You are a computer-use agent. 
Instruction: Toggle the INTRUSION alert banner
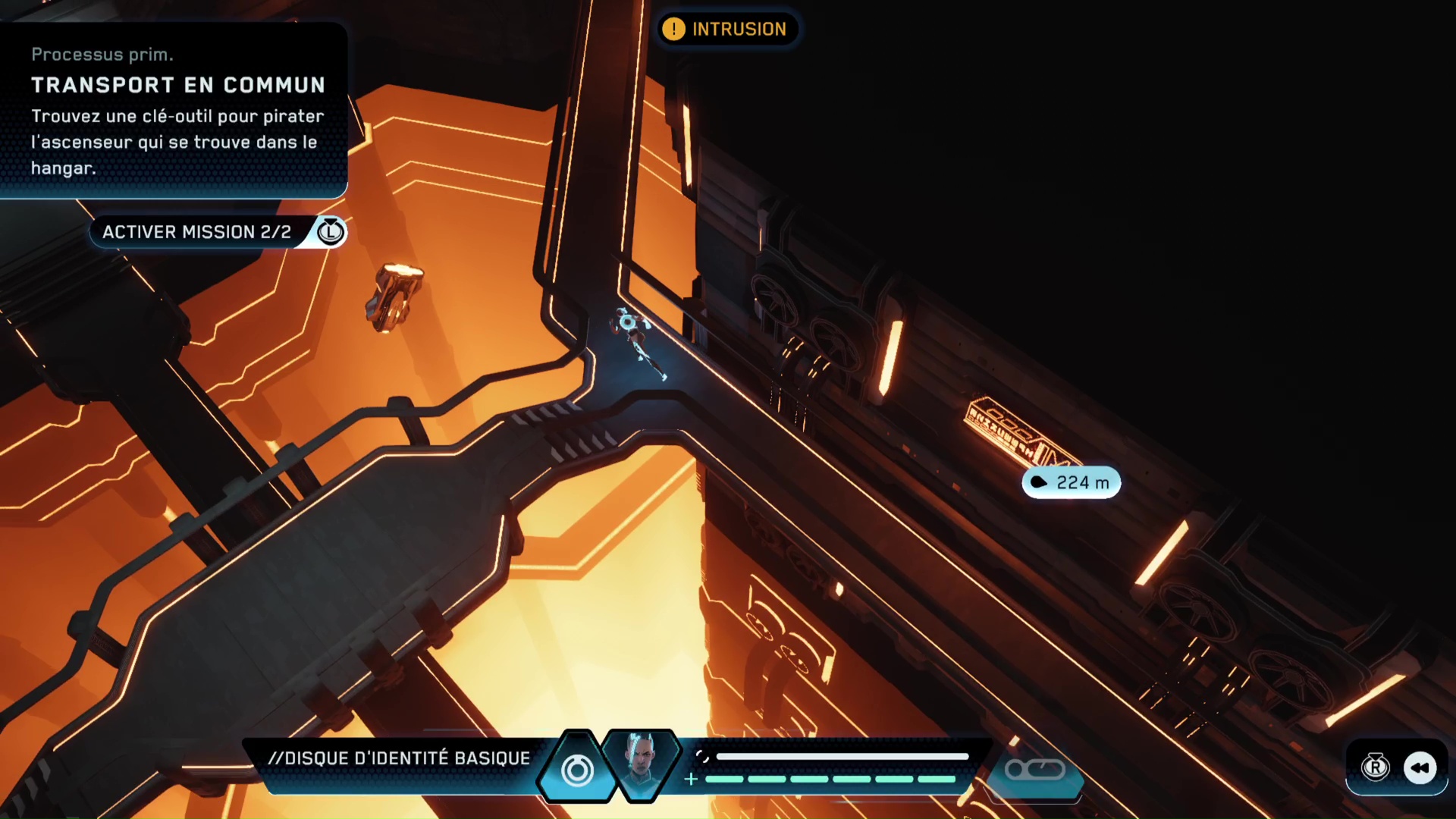tap(726, 29)
